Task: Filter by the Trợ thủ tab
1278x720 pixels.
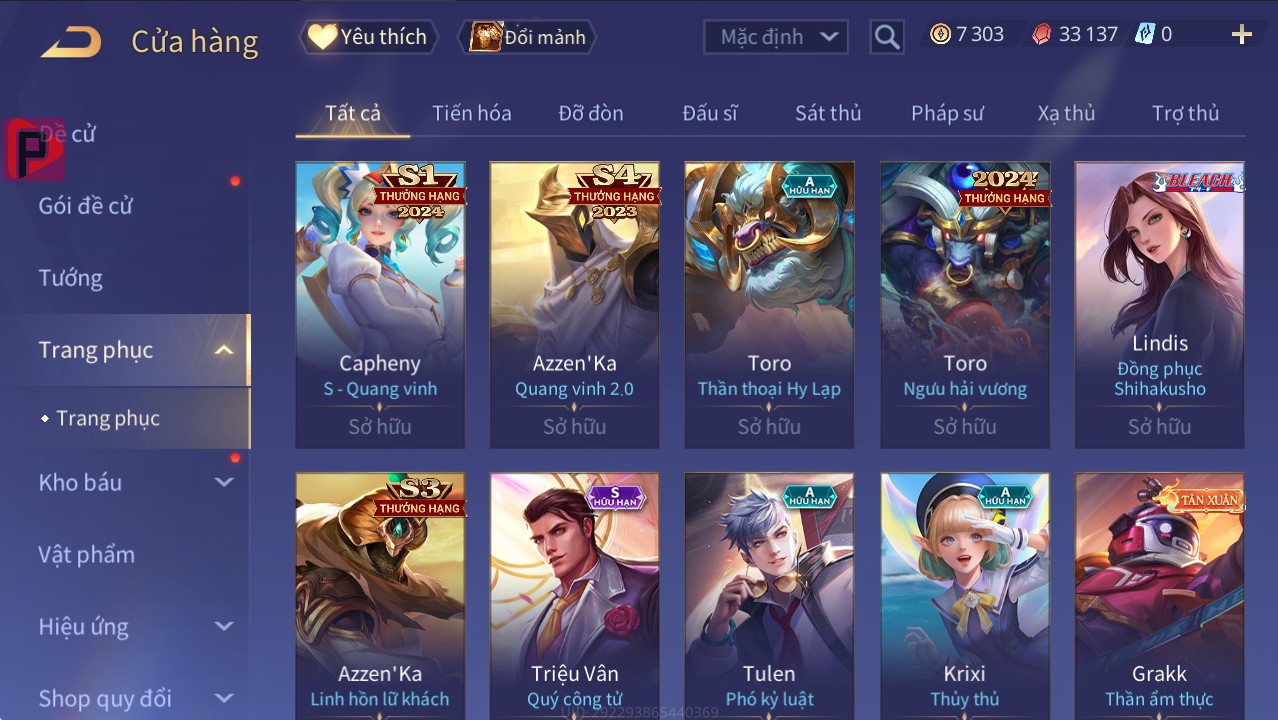Action: tap(1185, 113)
